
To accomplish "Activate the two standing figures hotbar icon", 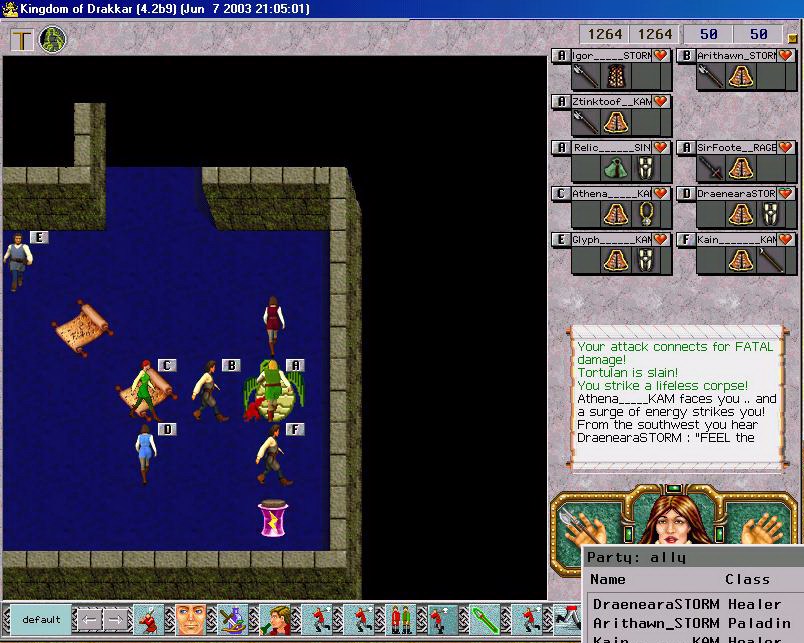I will point(400,619).
